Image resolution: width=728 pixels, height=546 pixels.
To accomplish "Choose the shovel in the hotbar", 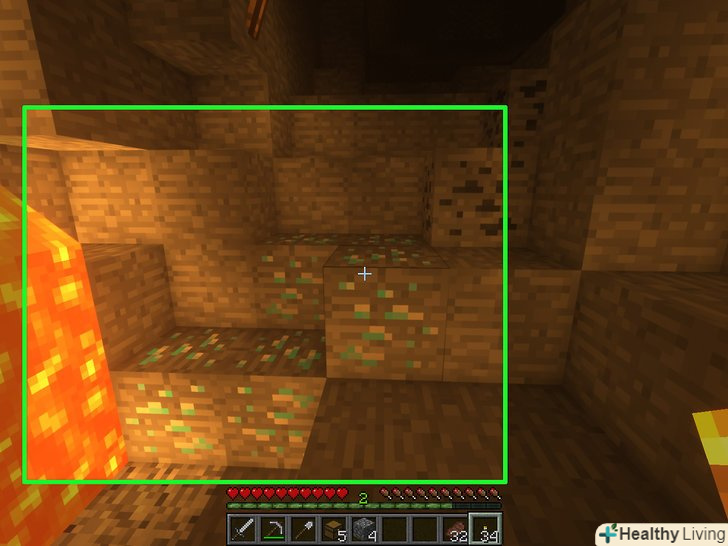I will tap(304, 529).
